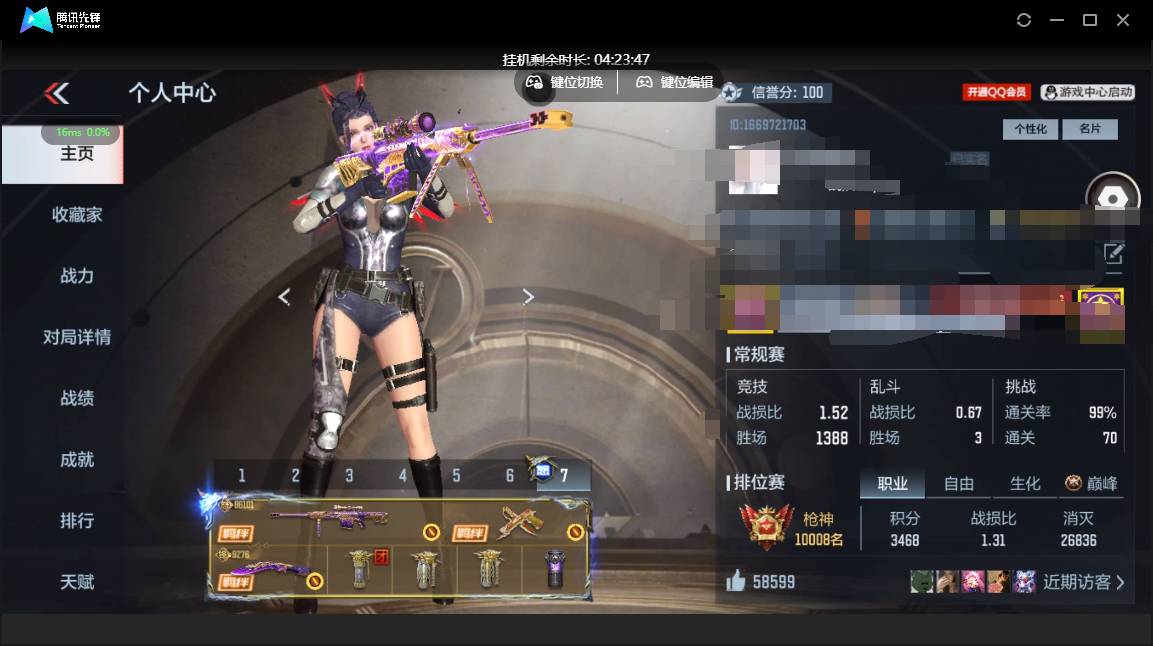This screenshot has height=646, width=1153.
Task: Select the 巅峰 ranked tab
Action: pyautogui.click(x=1092, y=484)
